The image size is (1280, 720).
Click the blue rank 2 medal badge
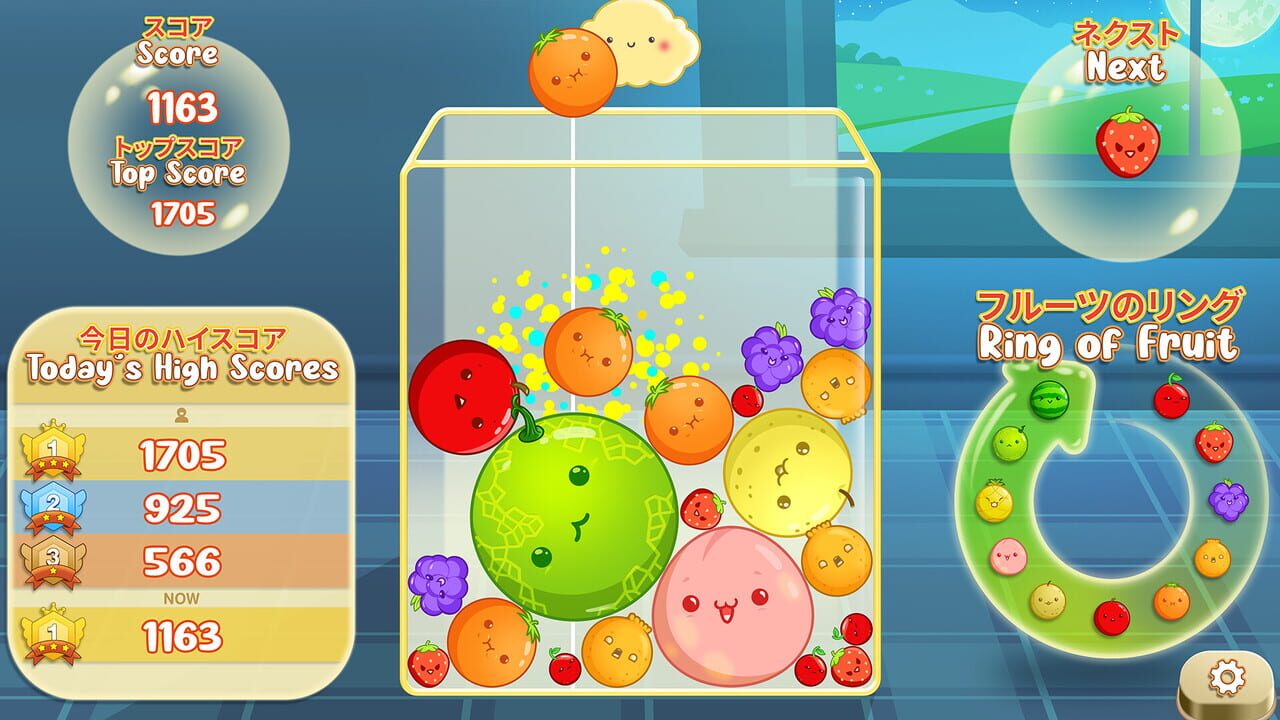click(53, 503)
